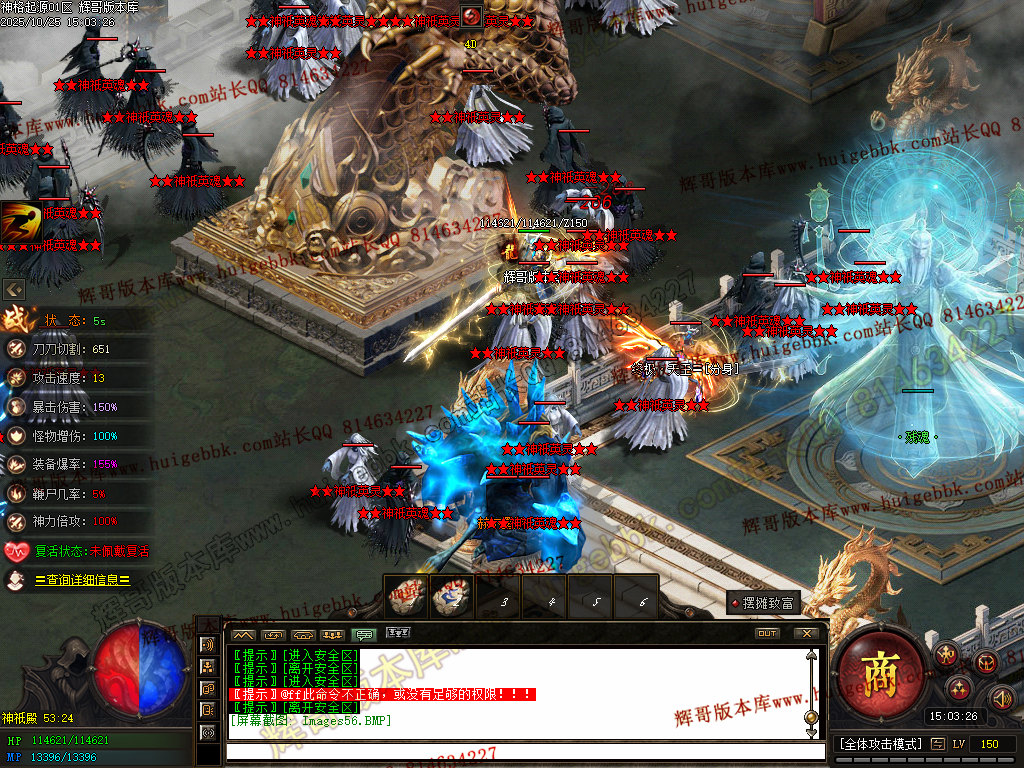Open the mountain-shaped chat channel tab
This screenshot has width=1024, height=768.
point(243,634)
